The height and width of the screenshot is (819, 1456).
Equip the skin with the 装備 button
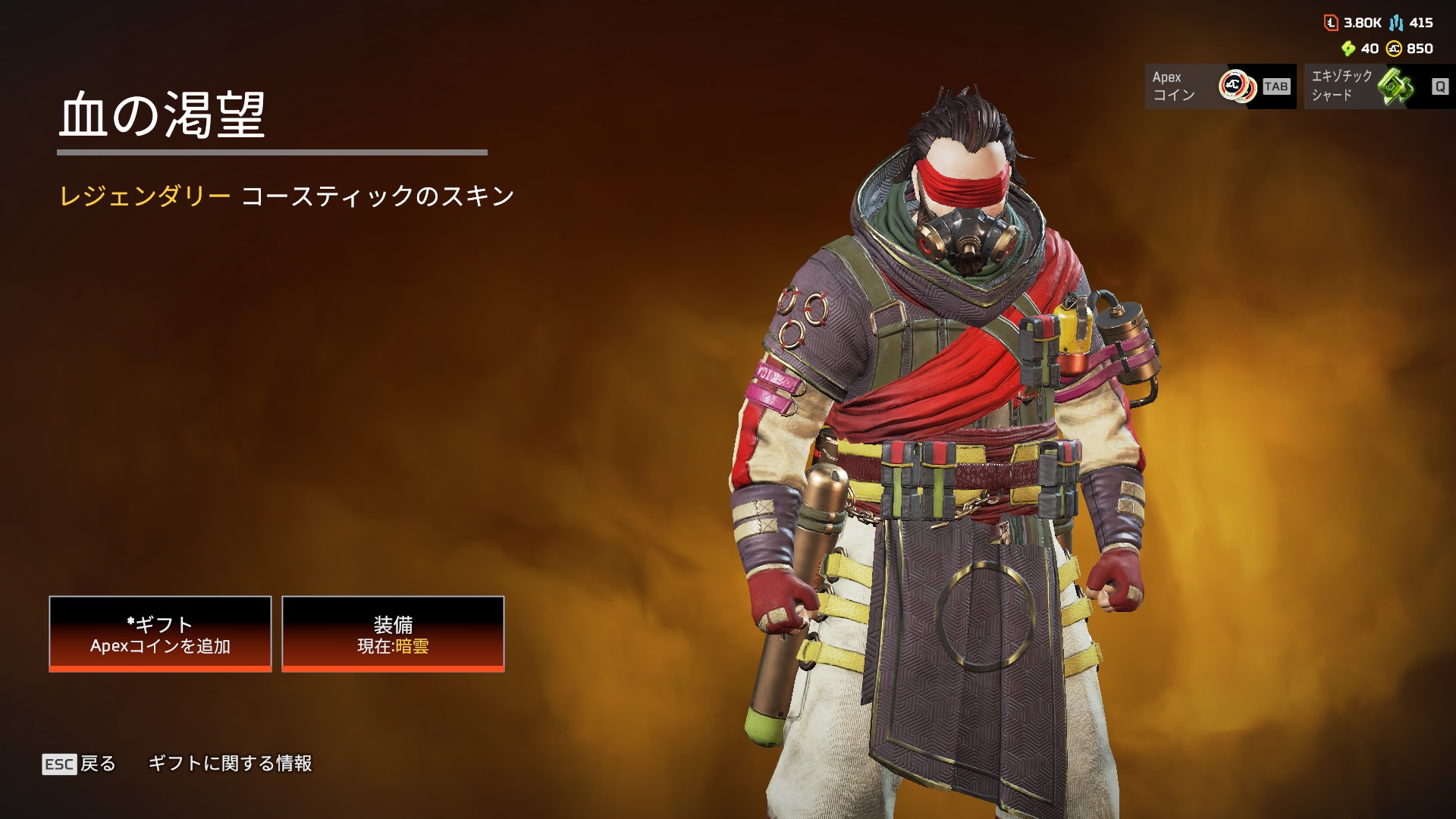point(393,634)
